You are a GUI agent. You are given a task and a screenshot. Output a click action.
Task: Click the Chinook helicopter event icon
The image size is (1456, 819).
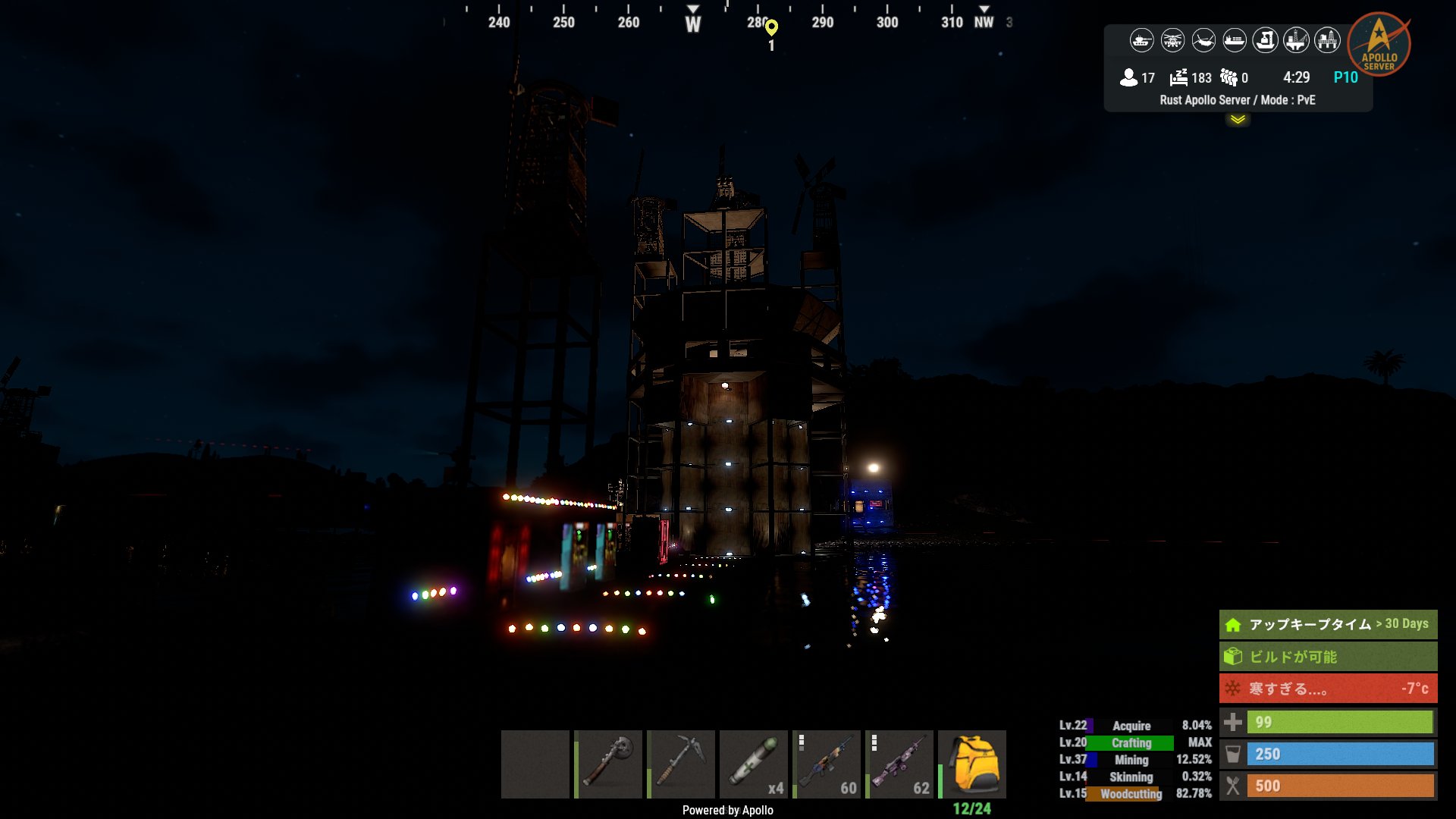pyautogui.click(x=1203, y=40)
